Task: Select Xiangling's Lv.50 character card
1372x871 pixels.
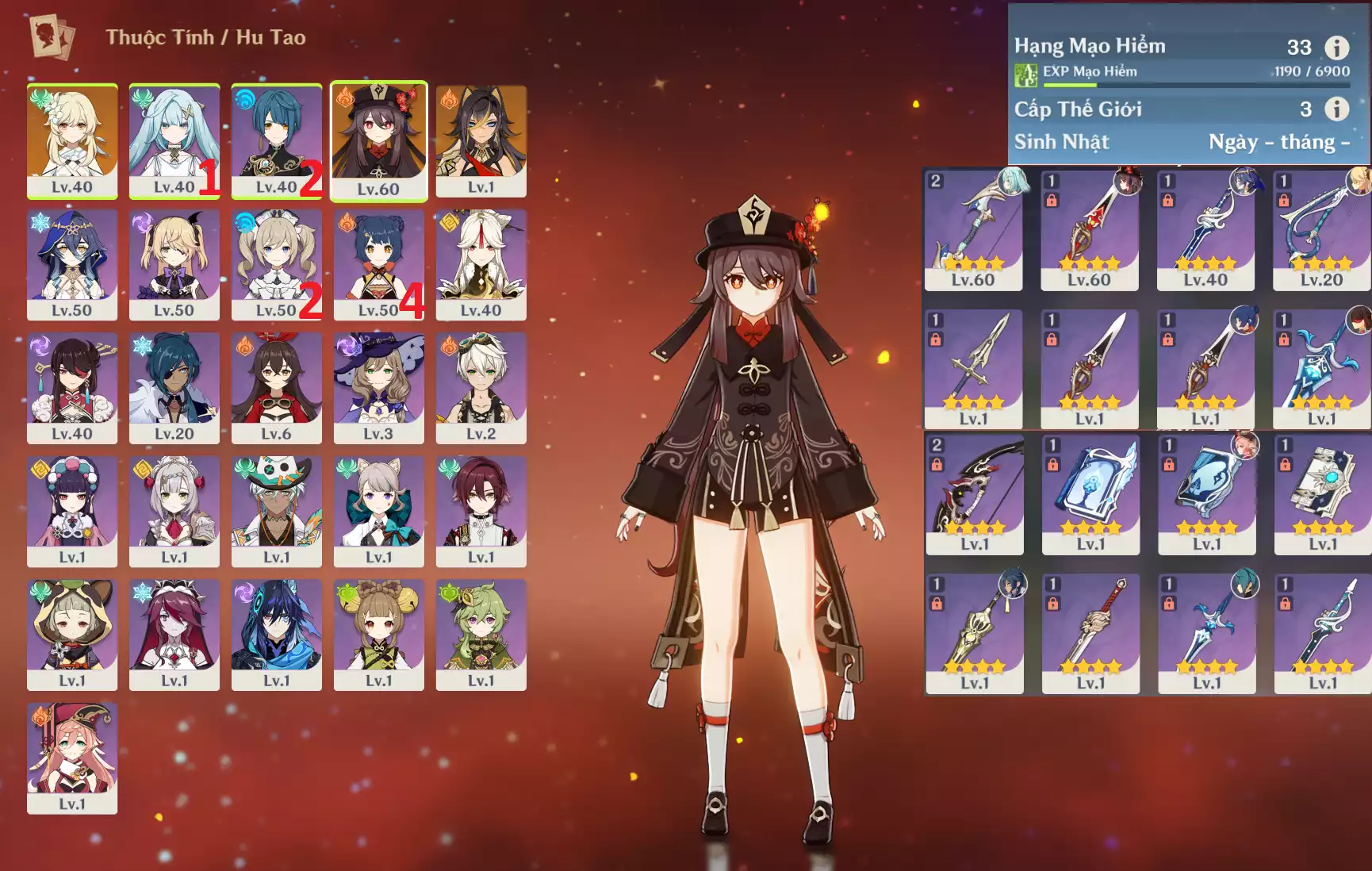Action: [378, 264]
